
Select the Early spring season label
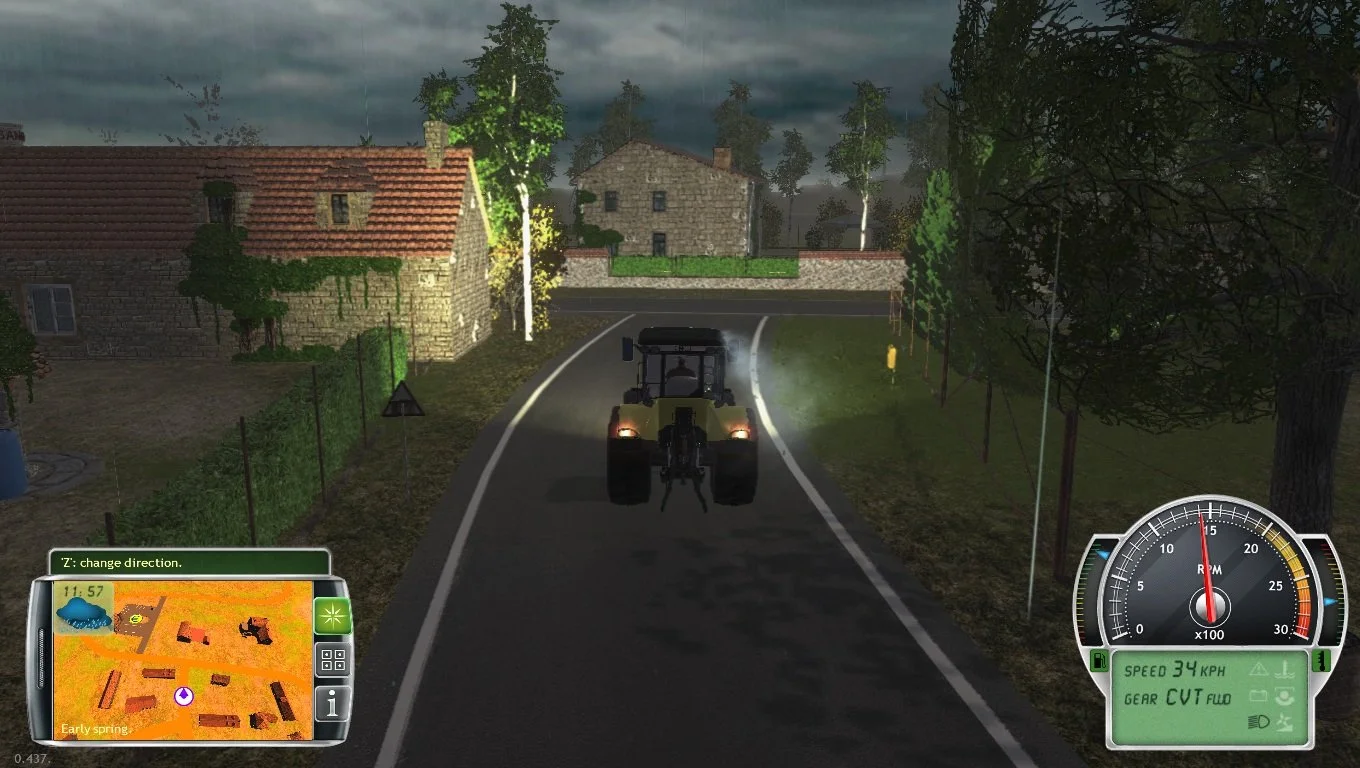coord(93,728)
